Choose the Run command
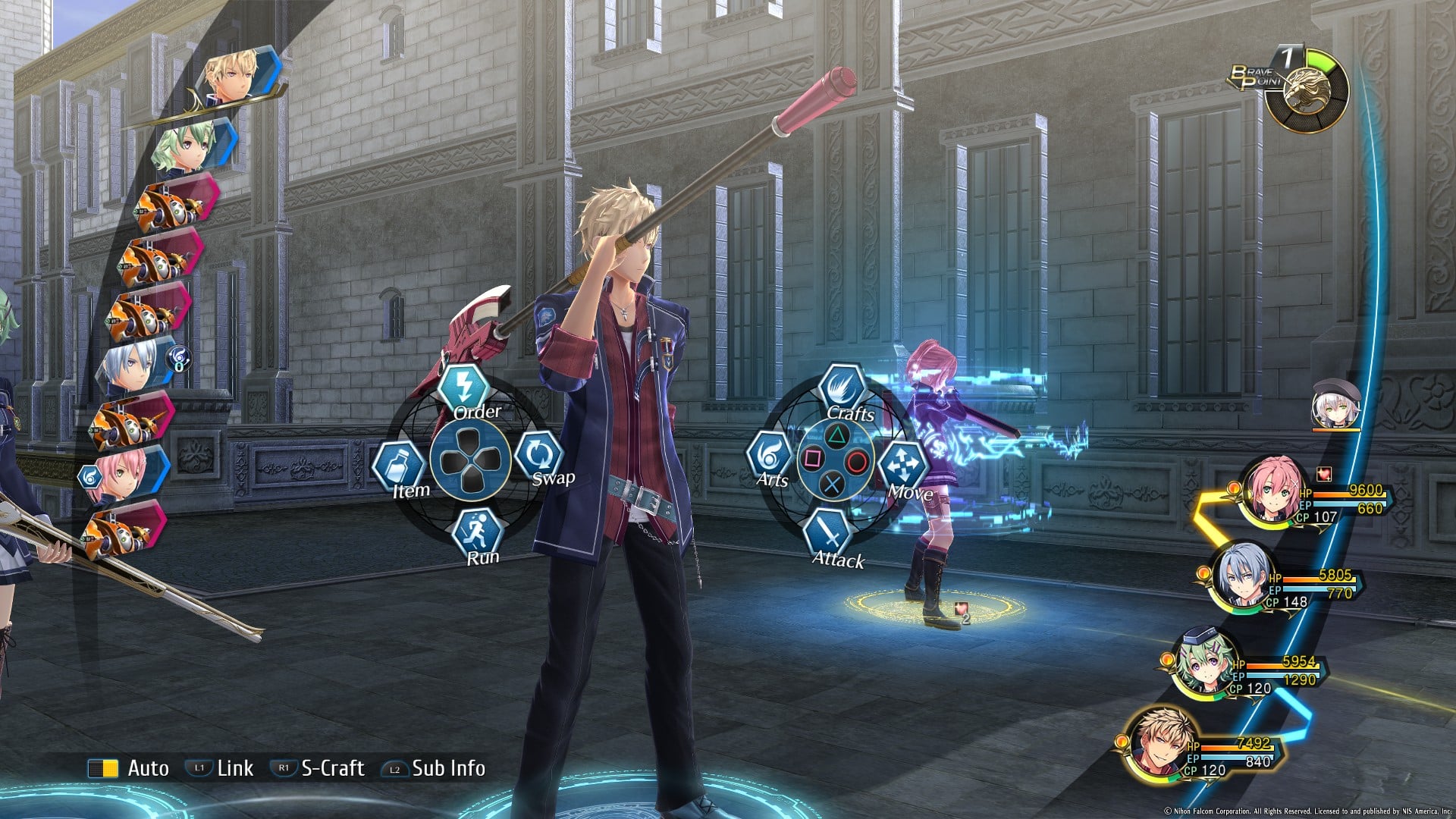The image size is (1456, 819). coord(478,531)
